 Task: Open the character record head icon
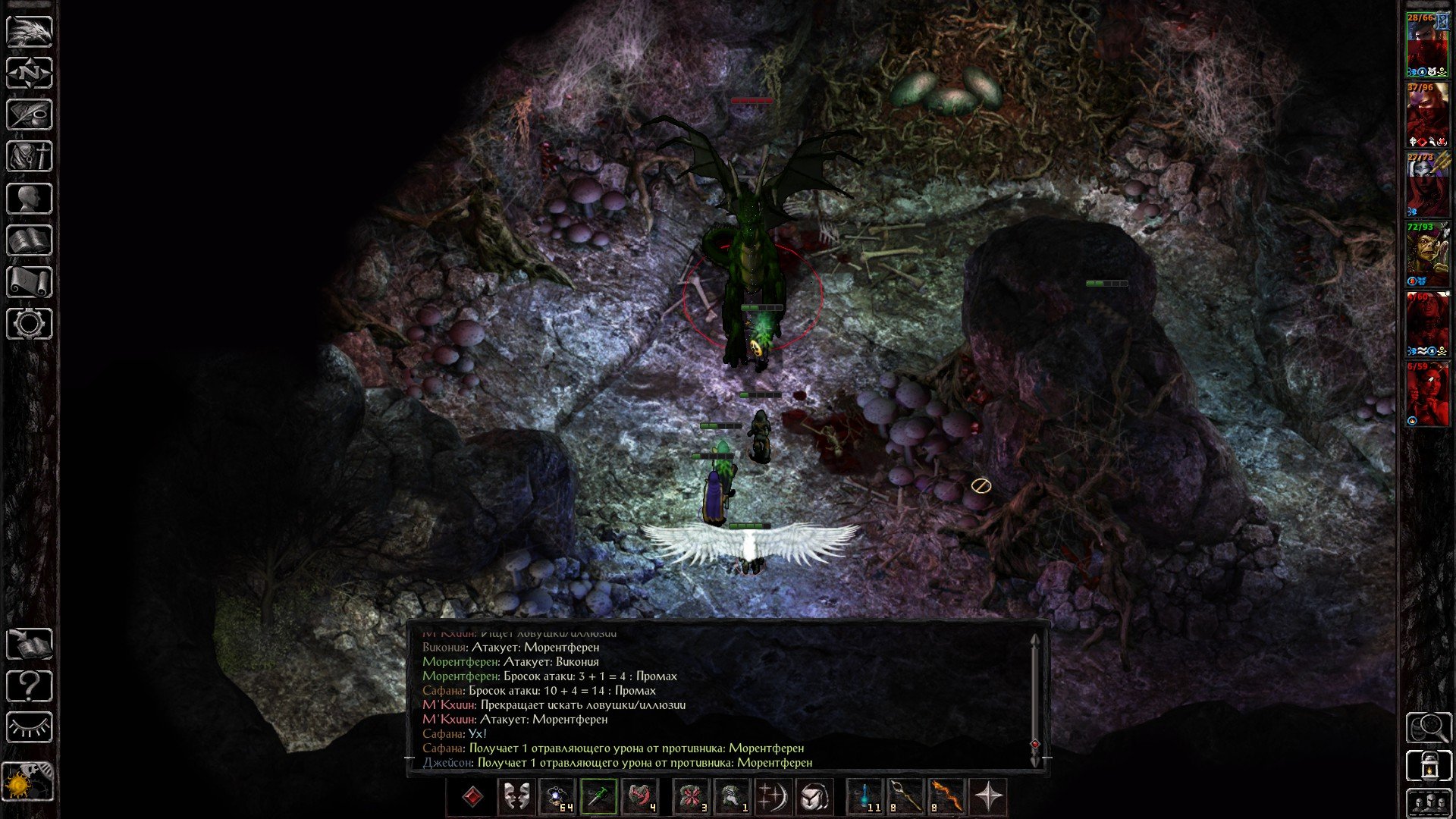pyautogui.click(x=30, y=199)
